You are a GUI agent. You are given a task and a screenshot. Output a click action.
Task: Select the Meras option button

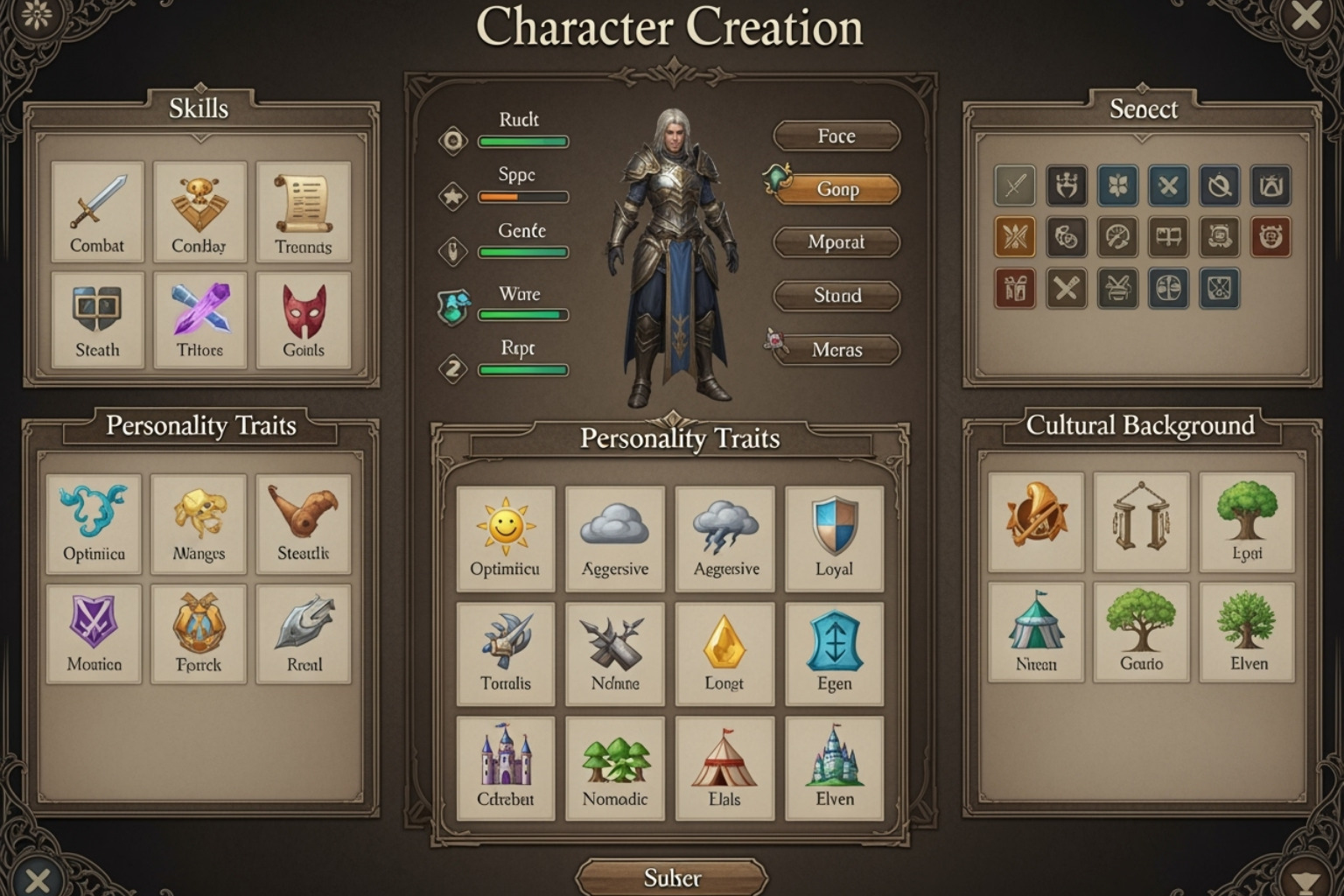pyautogui.click(x=836, y=350)
